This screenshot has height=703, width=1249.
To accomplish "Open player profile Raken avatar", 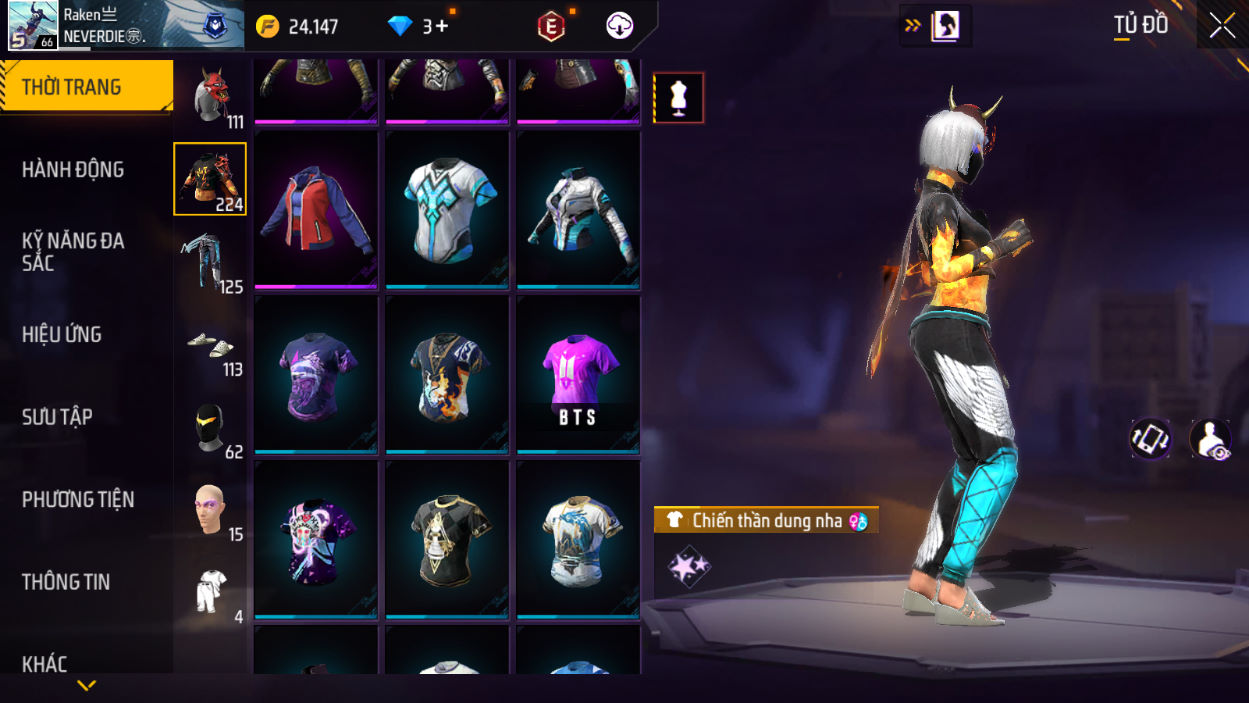I will [33, 25].
